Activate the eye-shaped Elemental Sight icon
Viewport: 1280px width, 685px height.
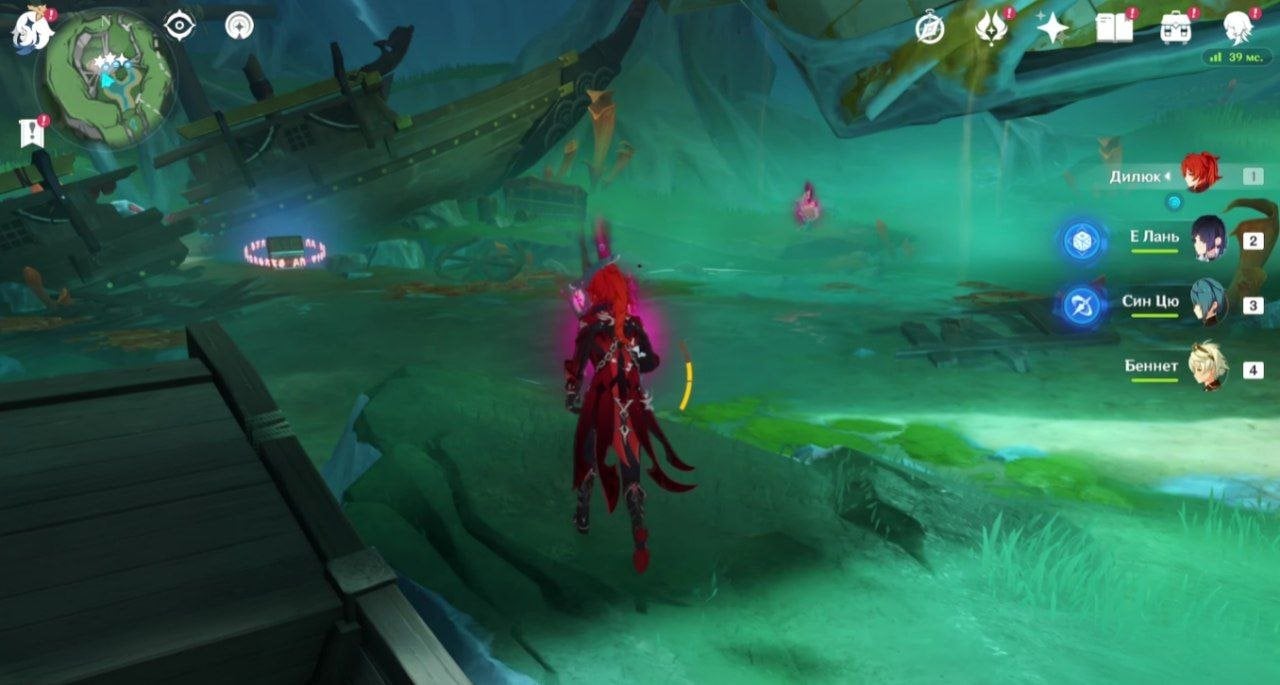[179, 25]
